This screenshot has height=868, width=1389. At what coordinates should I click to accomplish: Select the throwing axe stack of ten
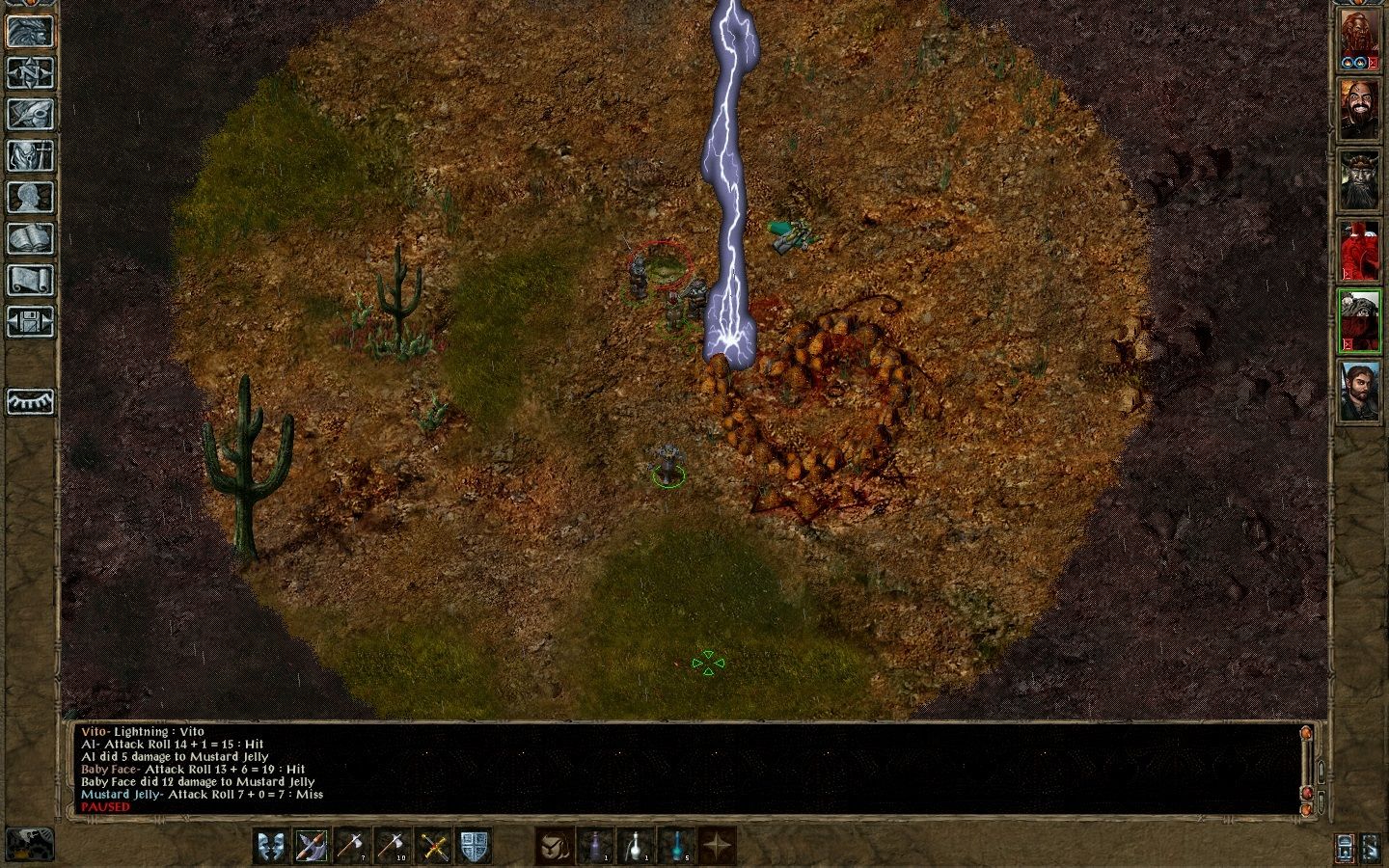click(393, 847)
